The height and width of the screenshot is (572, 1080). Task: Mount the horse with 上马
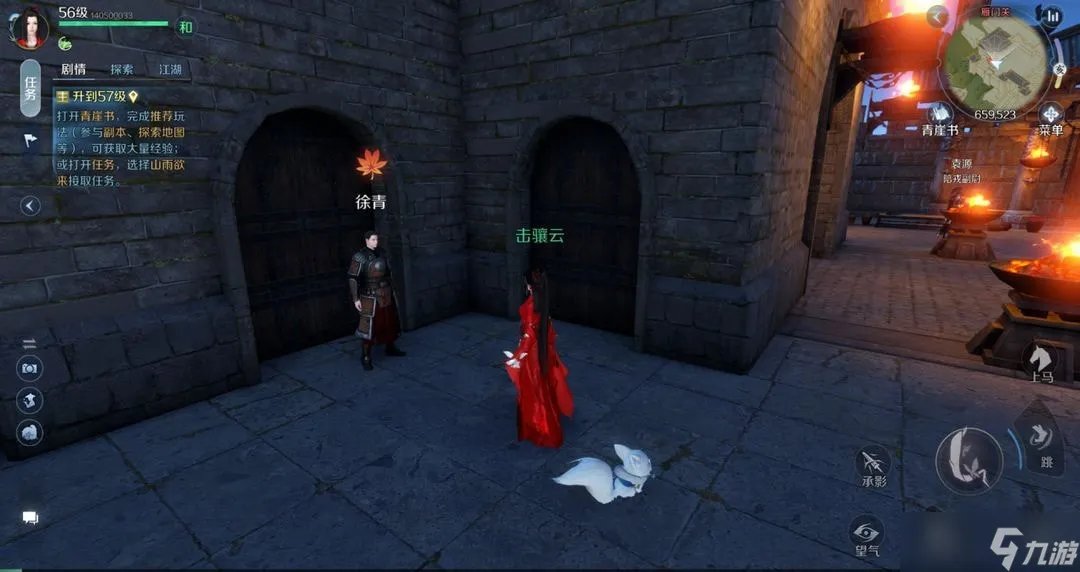tap(1040, 362)
